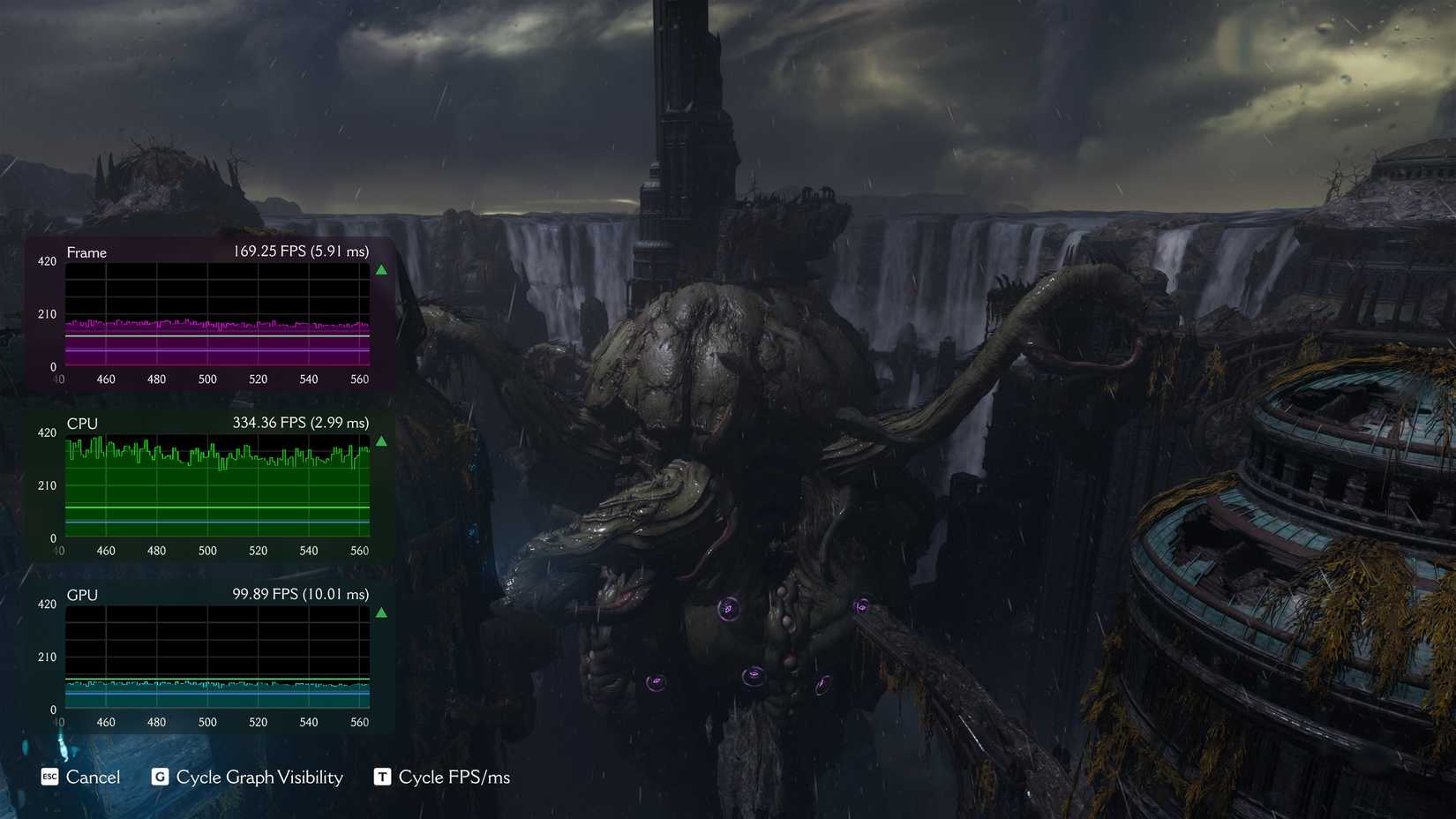Viewport: 1456px width, 819px height.
Task: Select the Frame panel title
Action: click(x=86, y=252)
